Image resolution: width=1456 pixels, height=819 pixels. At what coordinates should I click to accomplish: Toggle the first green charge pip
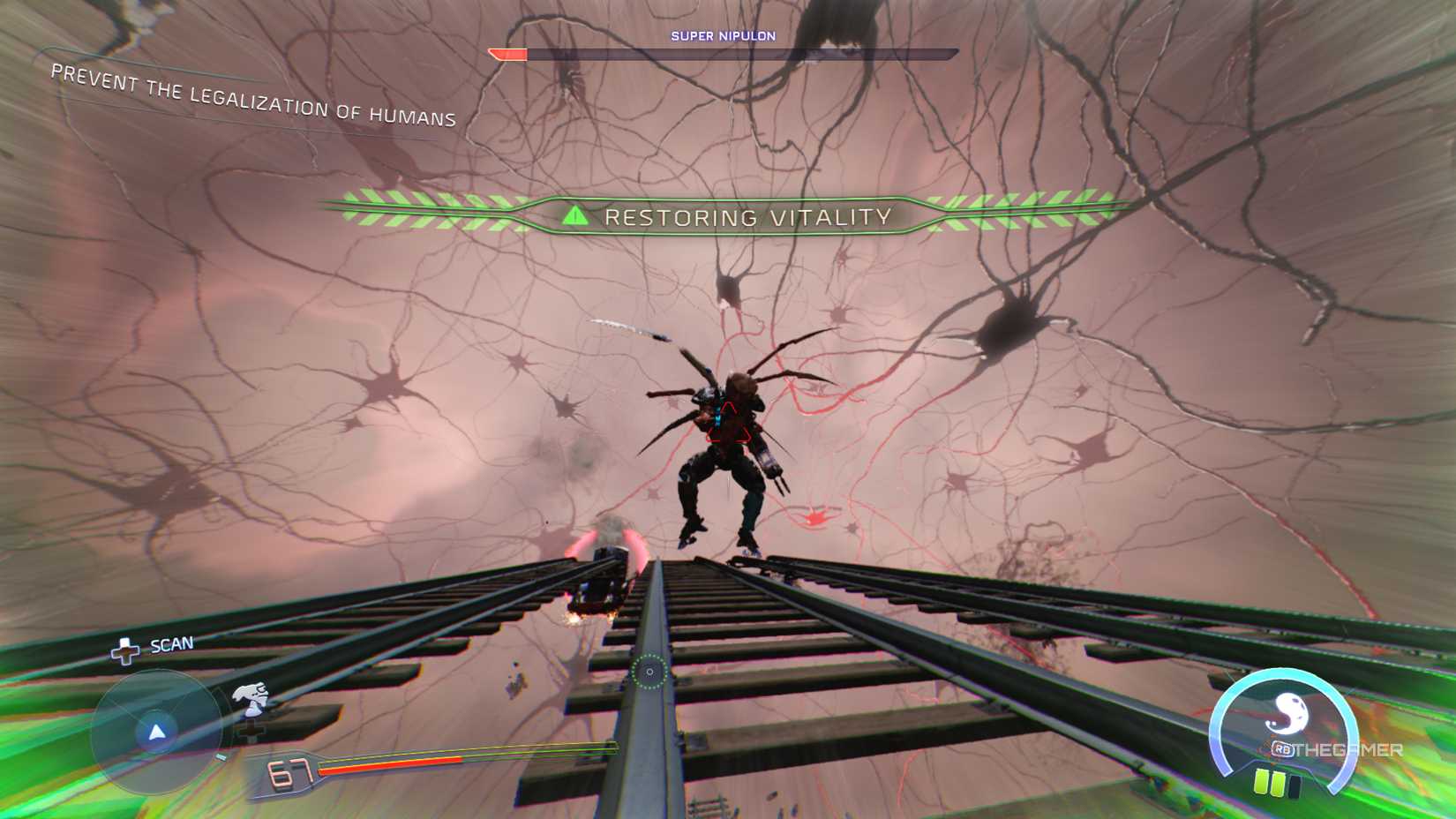(x=1262, y=781)
